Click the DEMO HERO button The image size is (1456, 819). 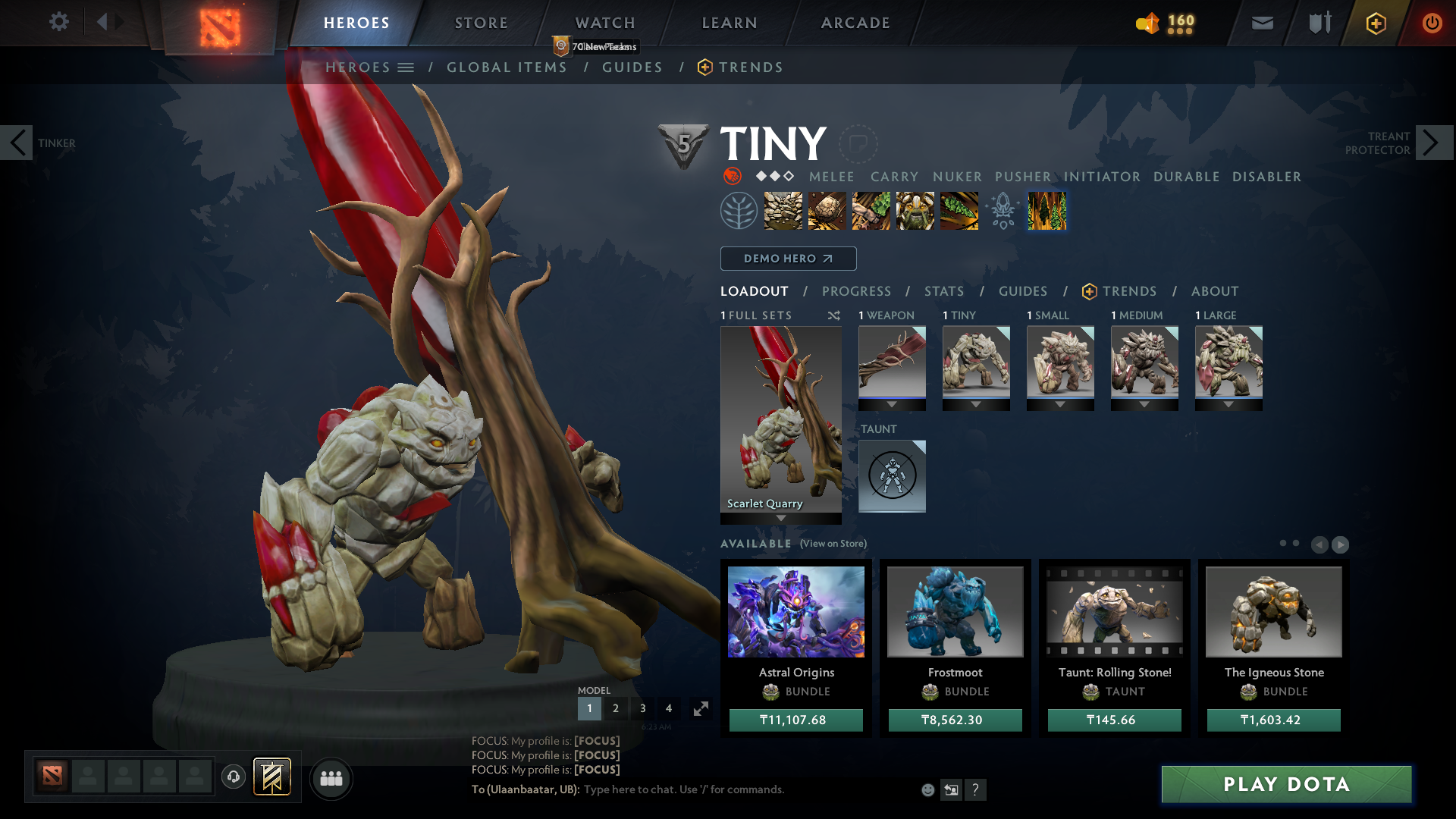788,259
